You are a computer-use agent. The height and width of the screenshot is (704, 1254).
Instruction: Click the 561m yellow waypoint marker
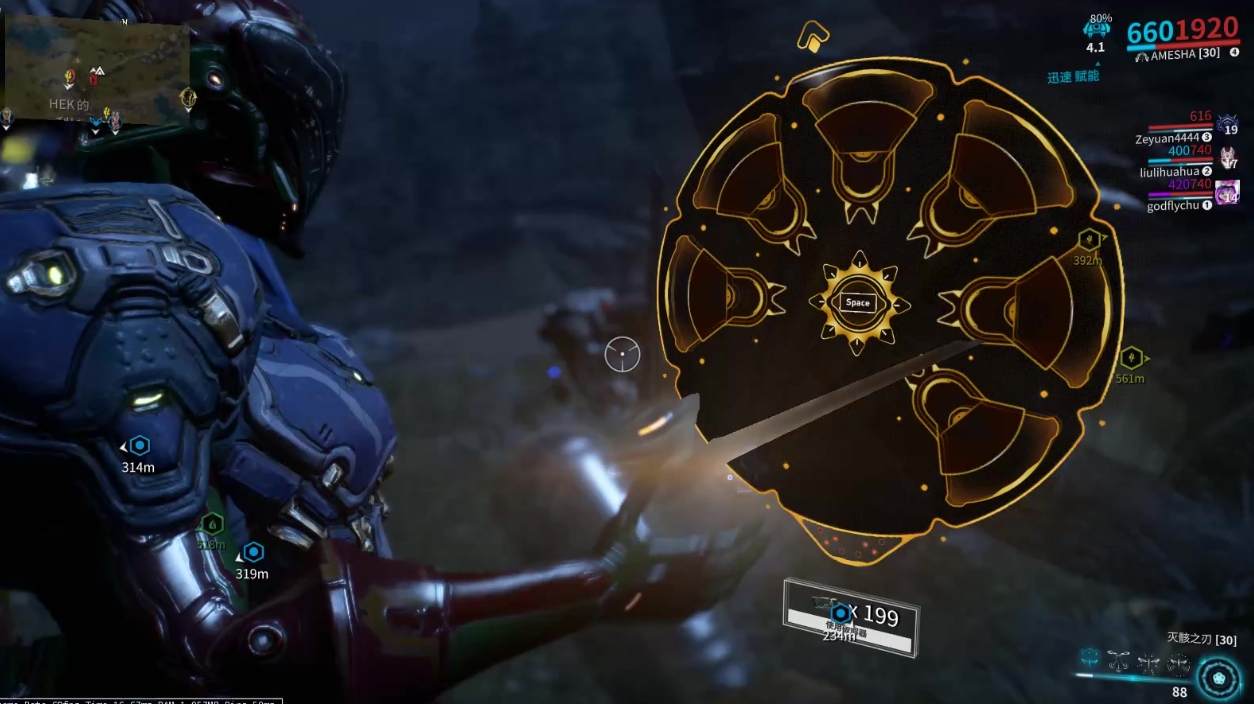pyautogui.click(x=1131, y=357)
